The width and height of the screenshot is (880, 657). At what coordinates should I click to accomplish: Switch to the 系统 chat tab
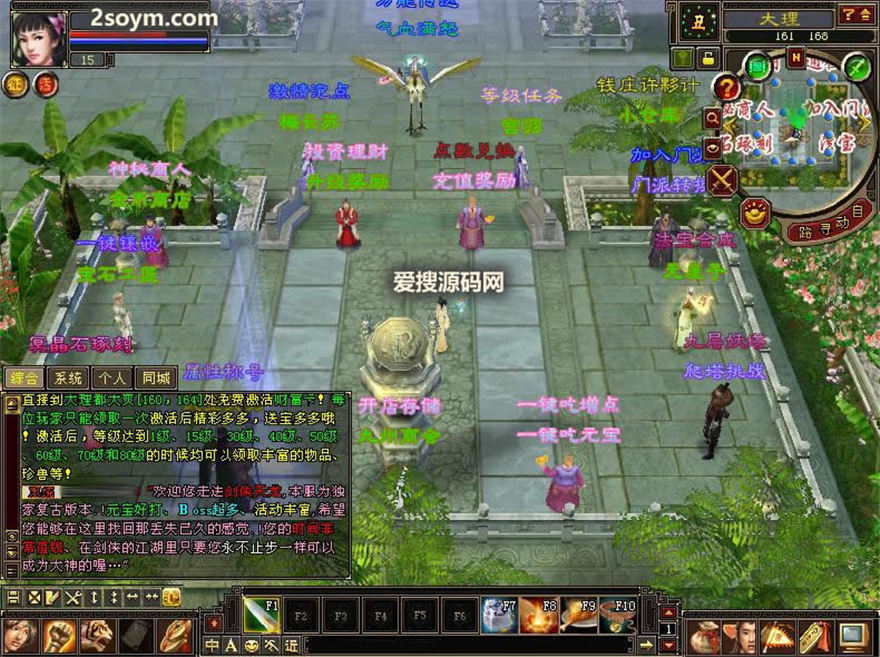[69, 378]
